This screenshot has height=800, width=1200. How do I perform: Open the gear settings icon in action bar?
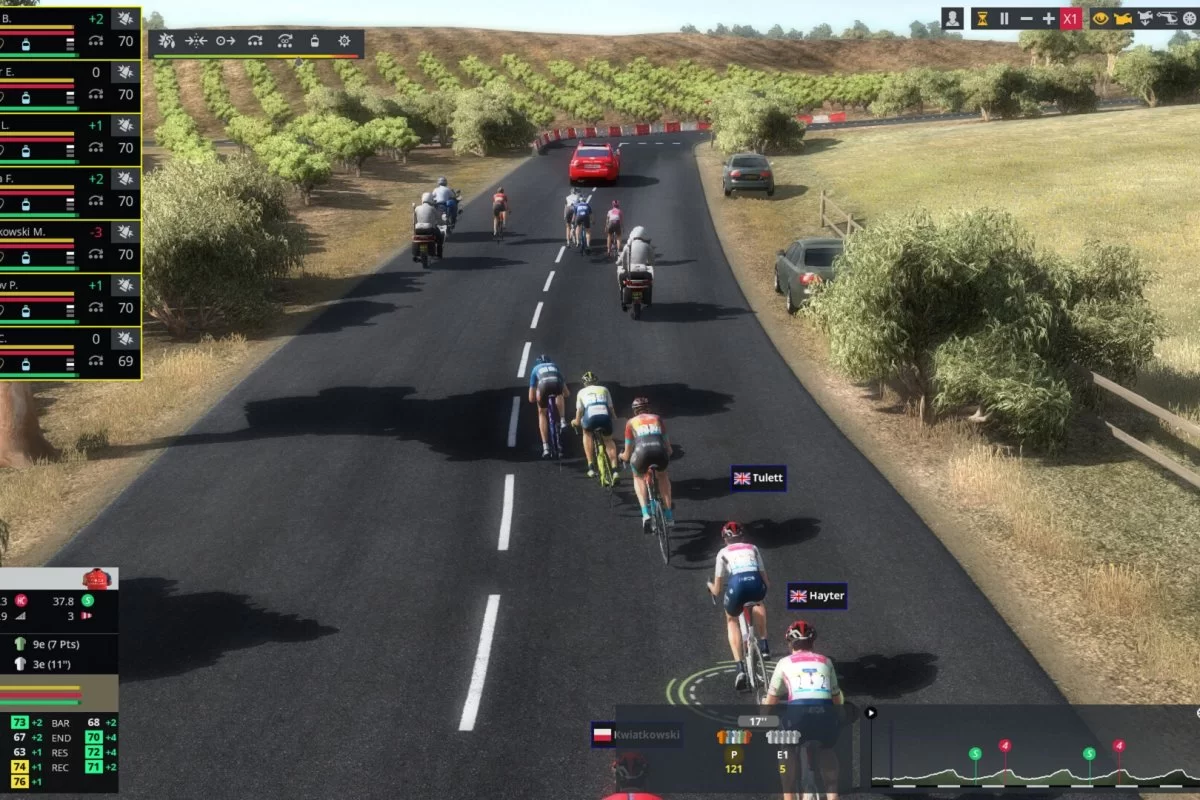click(x=344, y=41)
